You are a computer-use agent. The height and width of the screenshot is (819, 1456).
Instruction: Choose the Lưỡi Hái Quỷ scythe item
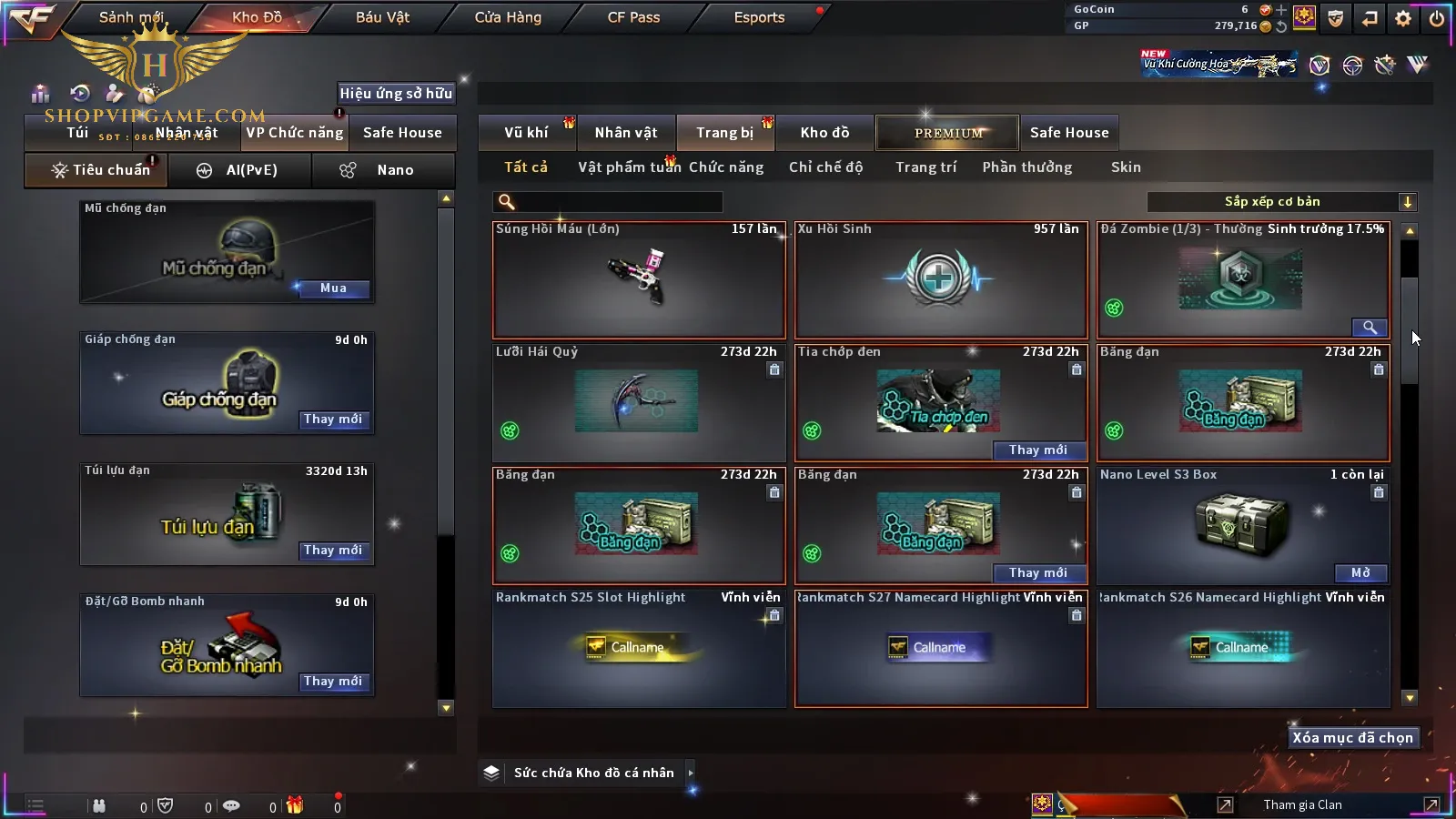click(x=639, y=403)
